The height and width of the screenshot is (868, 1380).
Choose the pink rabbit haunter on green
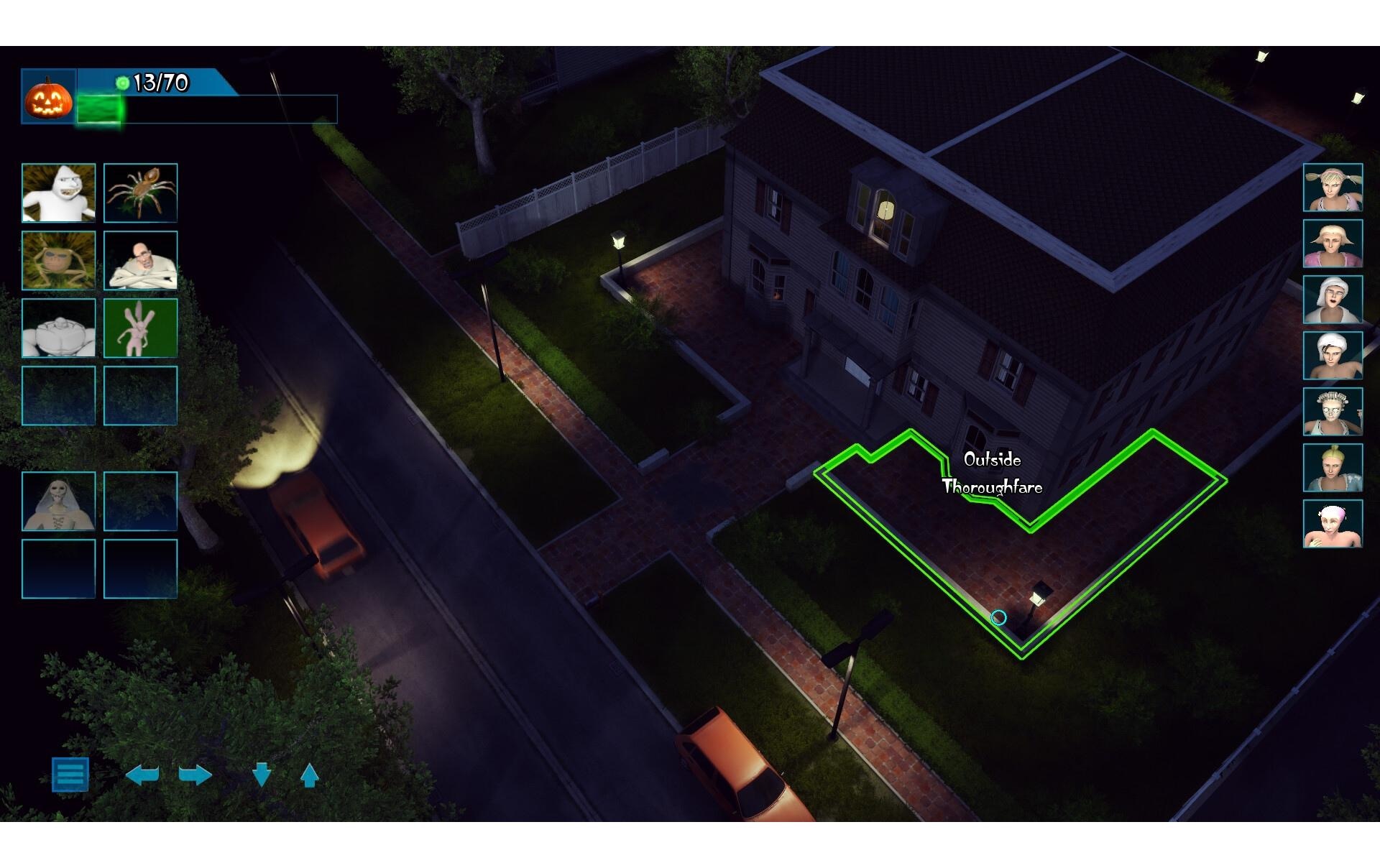[140, 328]
